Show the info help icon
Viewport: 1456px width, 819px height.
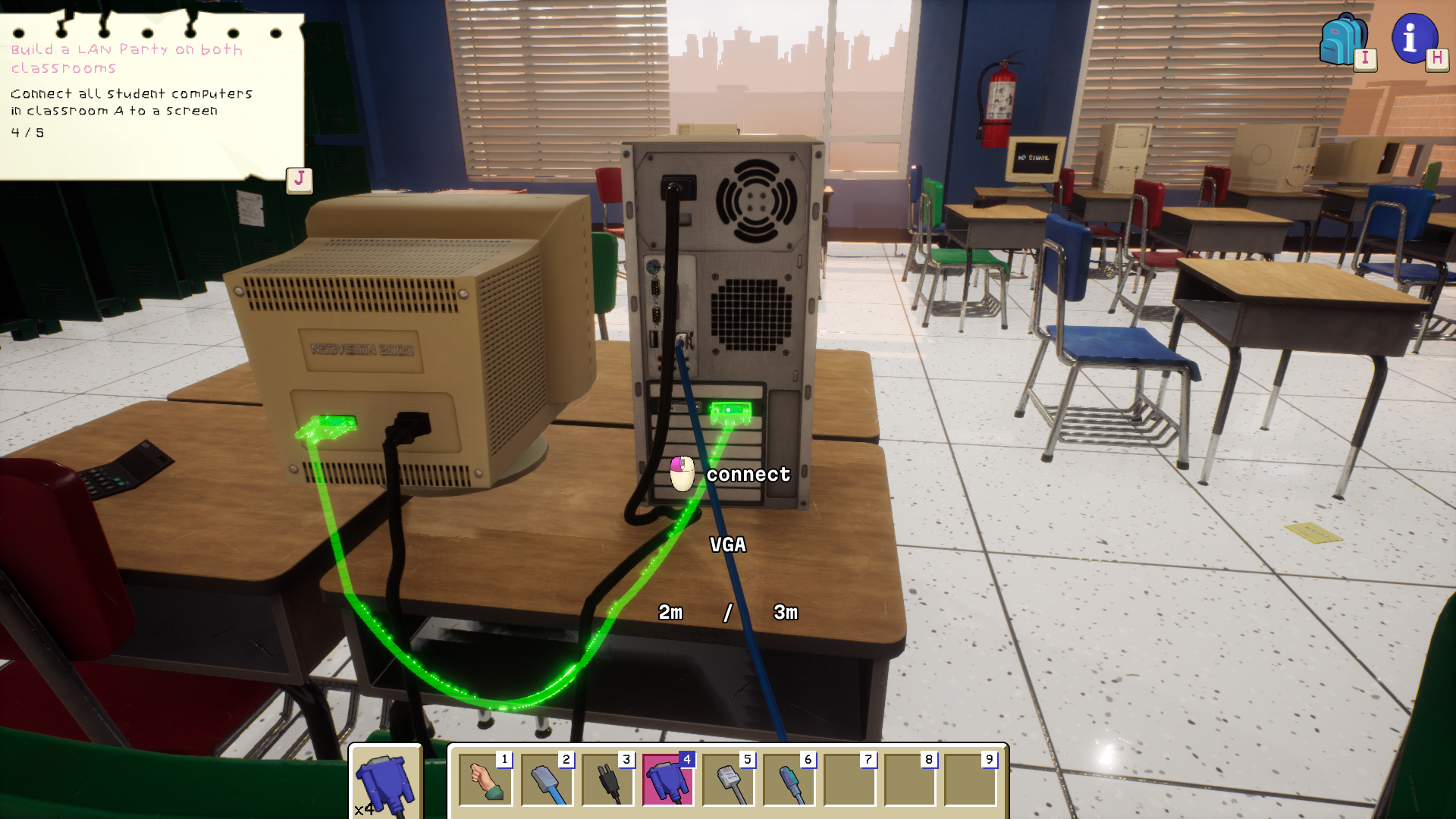click(1414, 38)
